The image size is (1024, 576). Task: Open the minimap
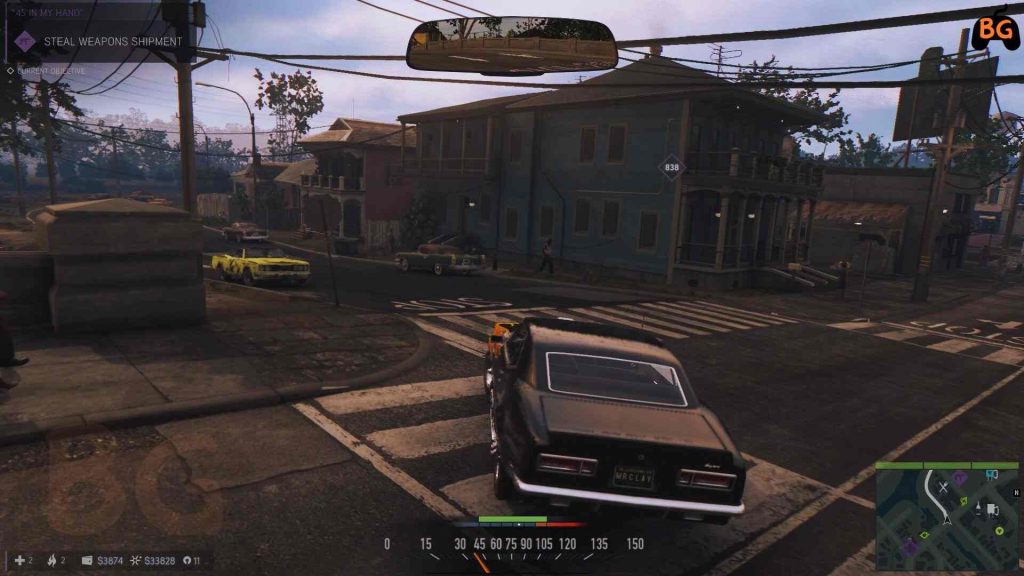click(947, 518)
